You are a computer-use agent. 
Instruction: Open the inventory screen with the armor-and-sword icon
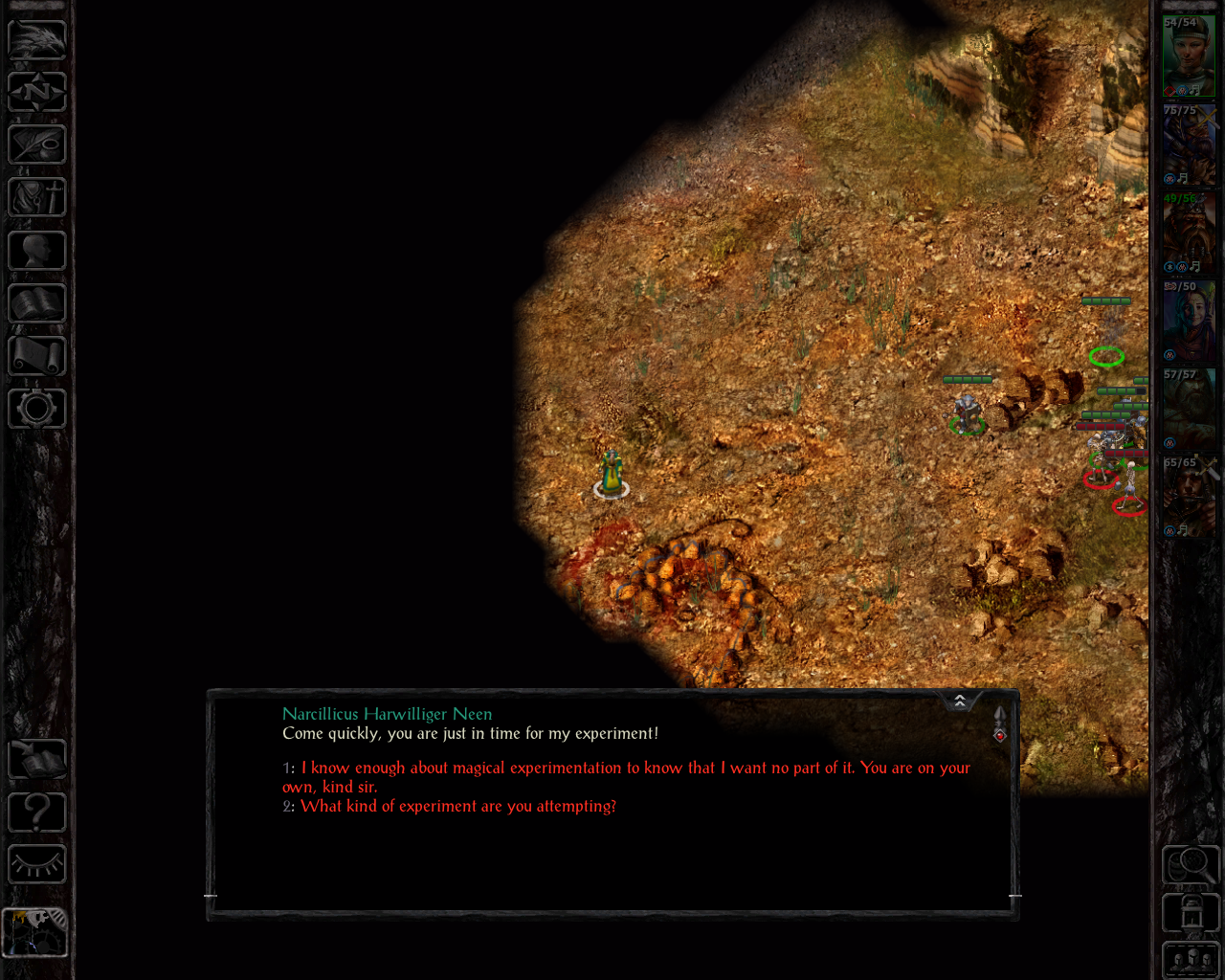(x=37, y=198)
